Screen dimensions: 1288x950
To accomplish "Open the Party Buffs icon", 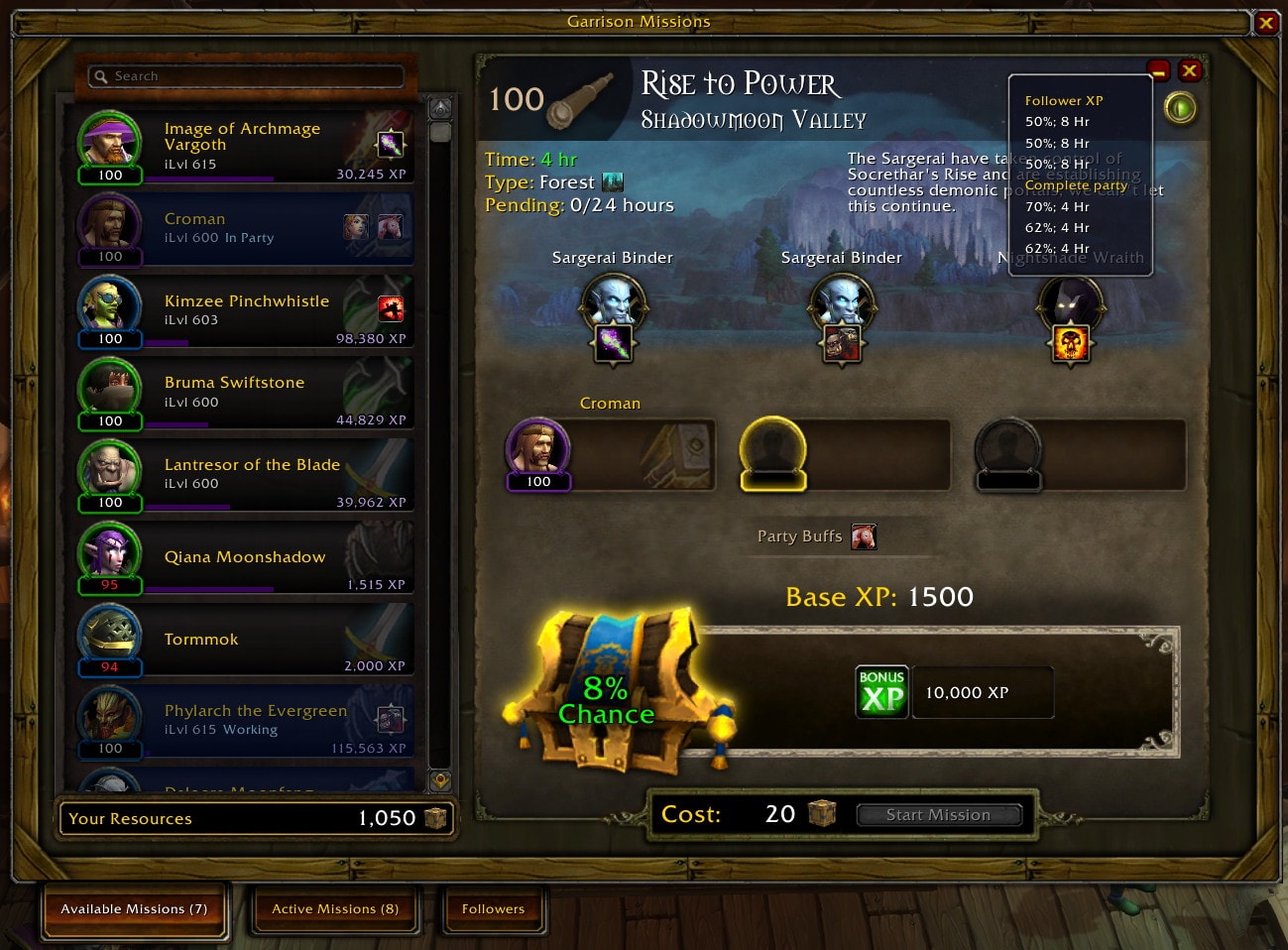I will point(862,535).
